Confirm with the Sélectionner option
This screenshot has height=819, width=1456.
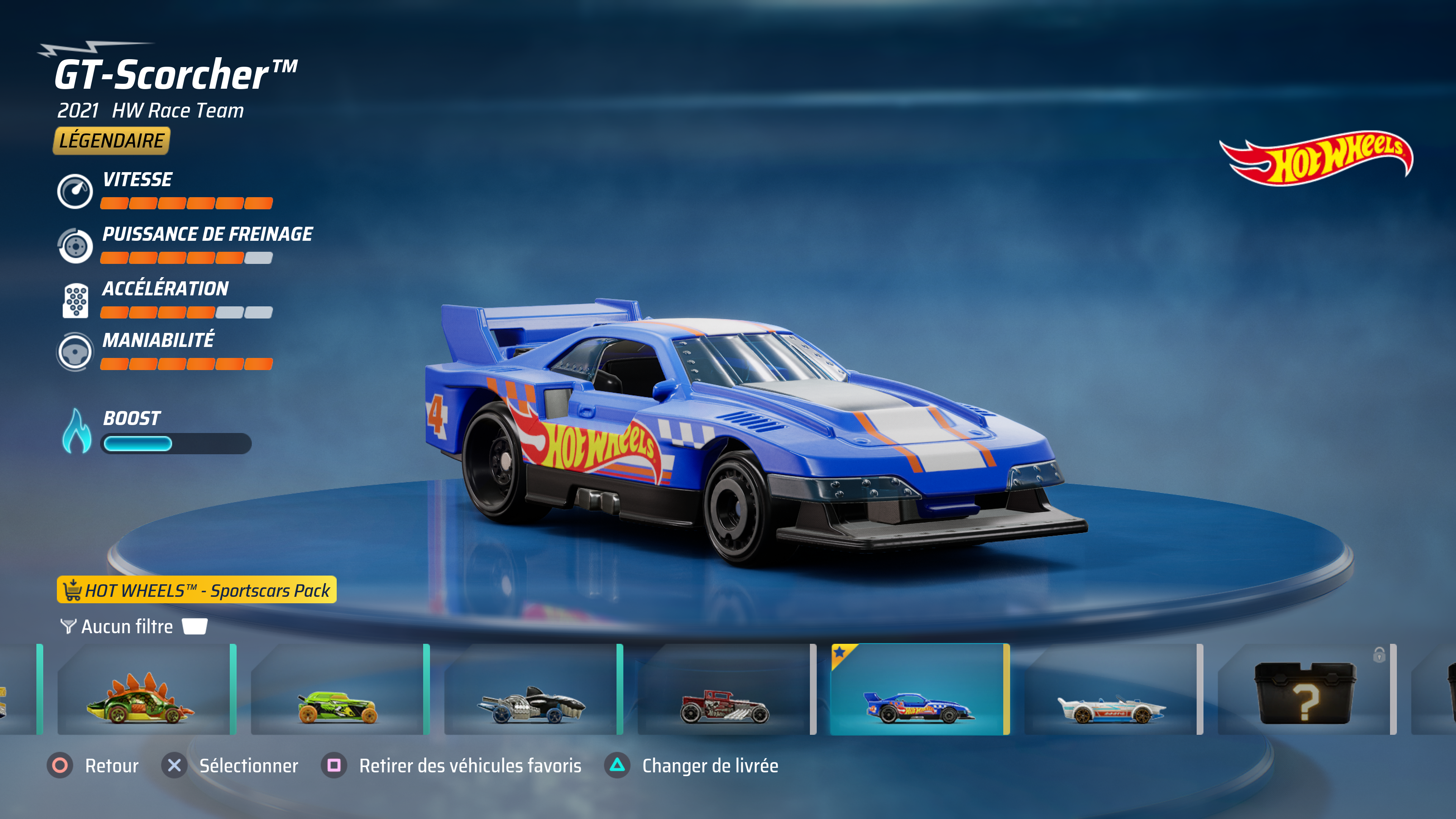tap(230, 766)
